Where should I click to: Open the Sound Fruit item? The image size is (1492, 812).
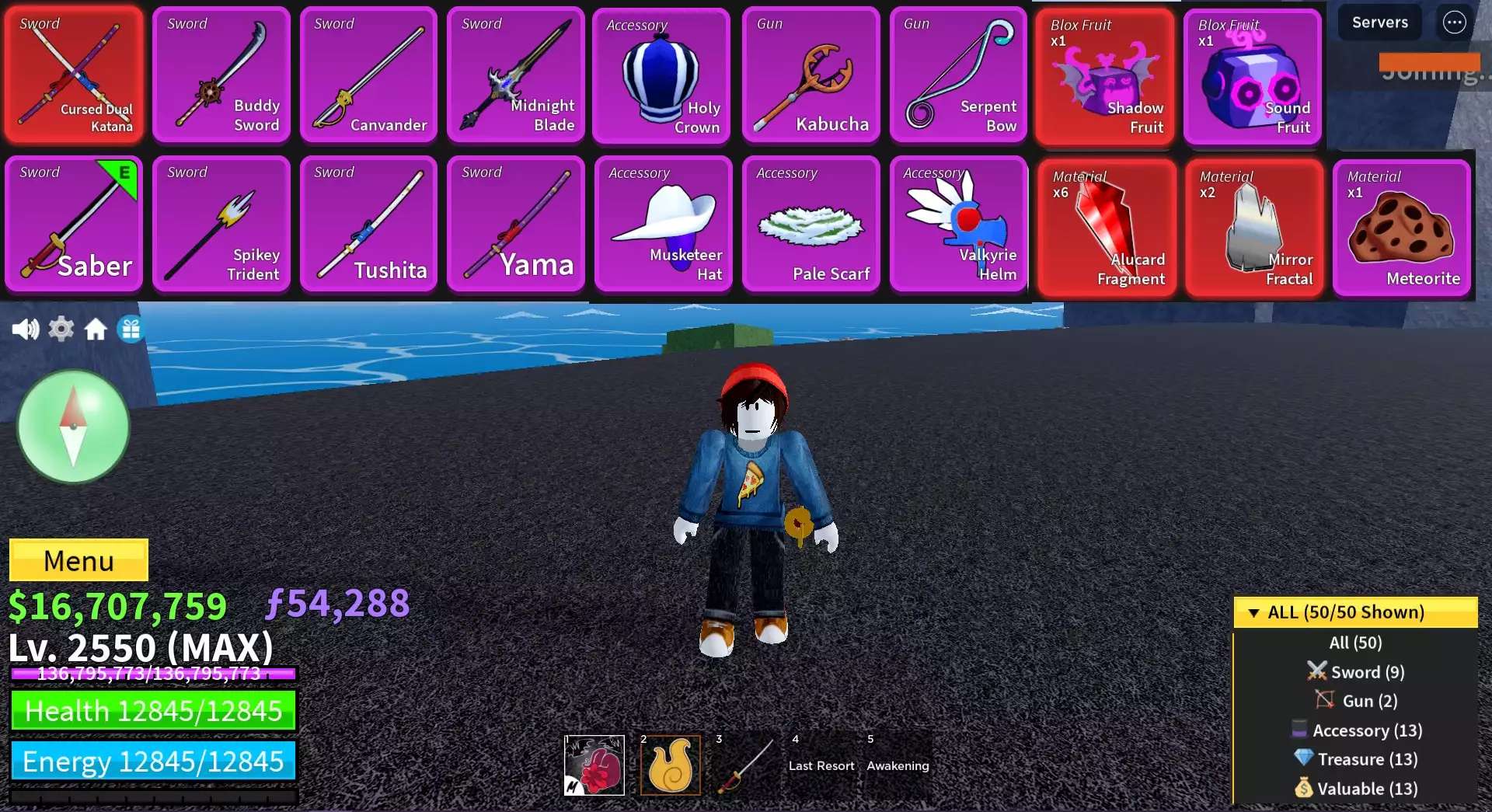(x=1253, y=76)
